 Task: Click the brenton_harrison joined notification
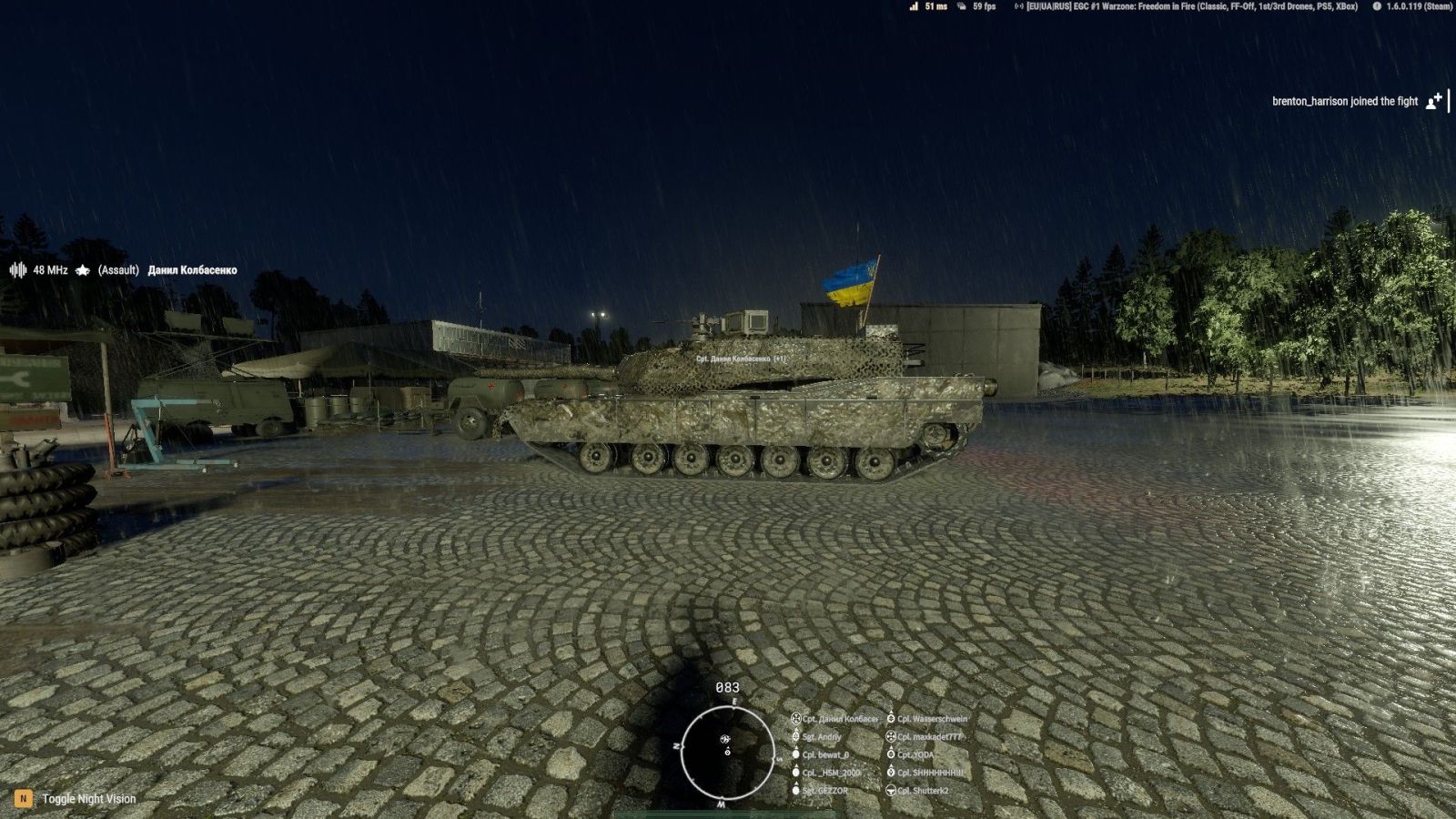(x=1344, y=101)
